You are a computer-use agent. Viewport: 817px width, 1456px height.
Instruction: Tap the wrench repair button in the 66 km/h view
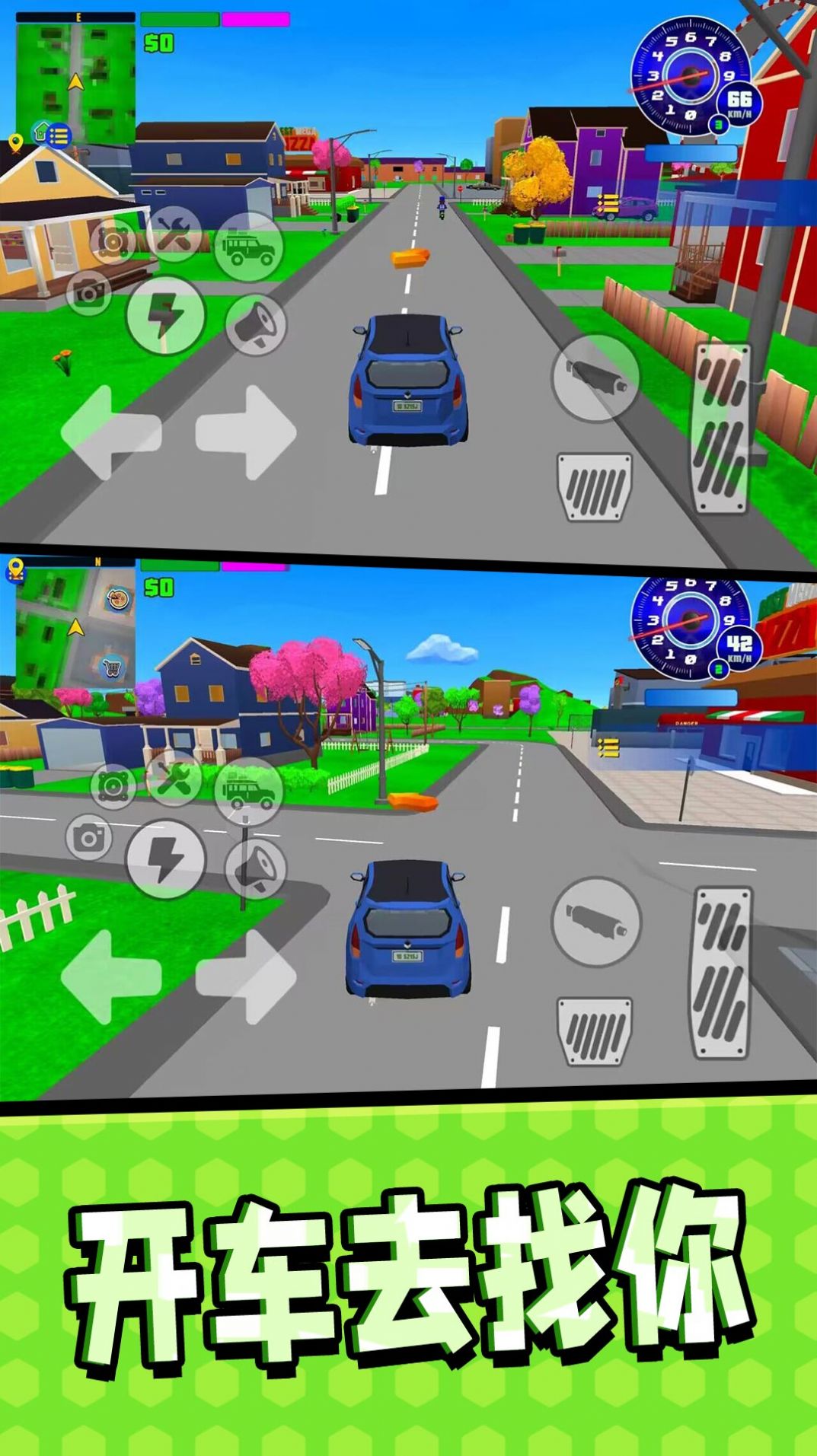(x=174, y=231)
